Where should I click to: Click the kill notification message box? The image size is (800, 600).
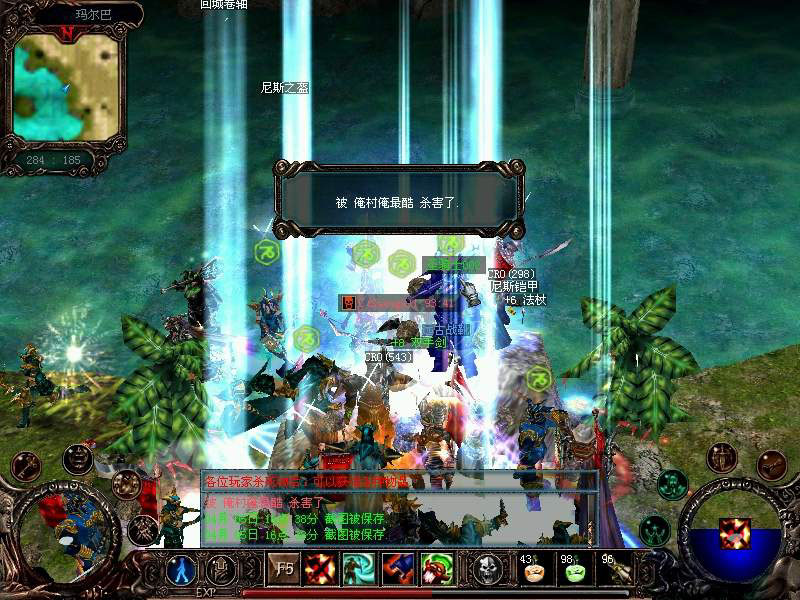400,202
